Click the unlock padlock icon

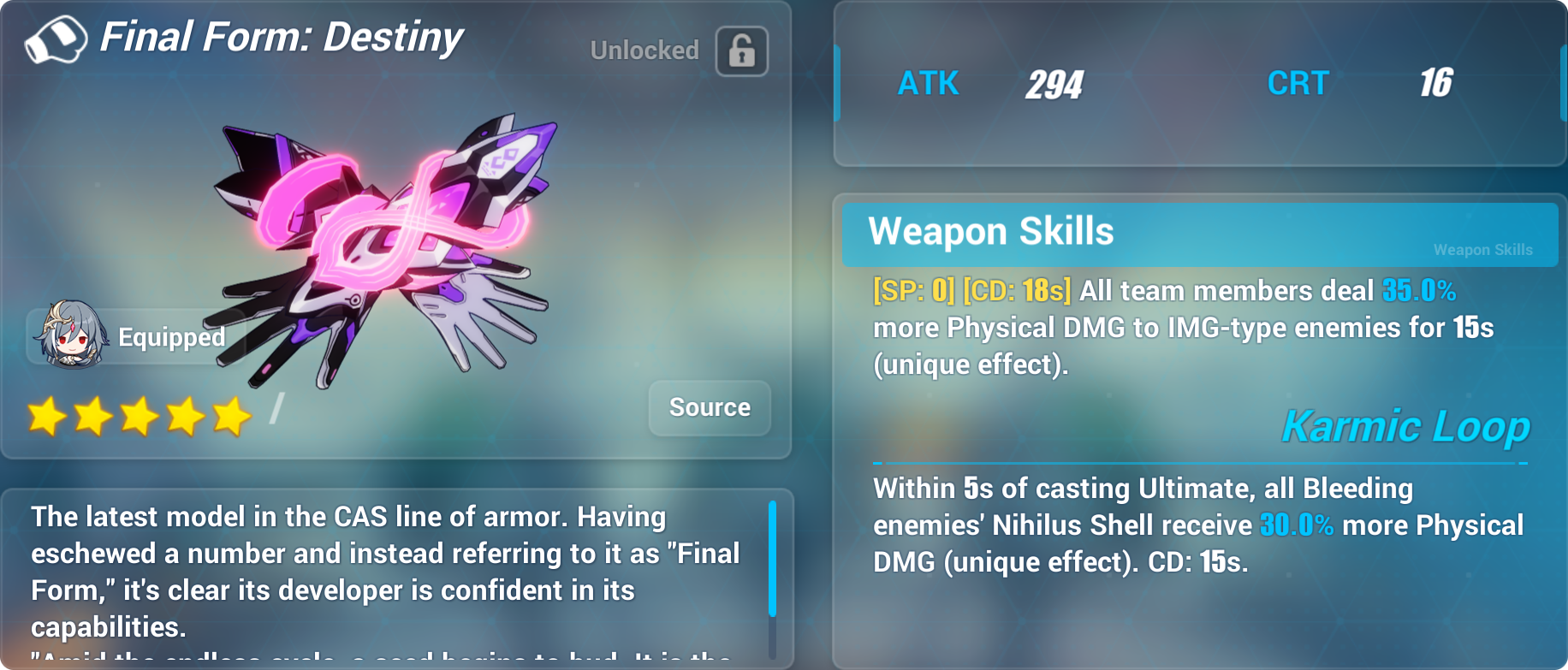[x=740, y=51]
